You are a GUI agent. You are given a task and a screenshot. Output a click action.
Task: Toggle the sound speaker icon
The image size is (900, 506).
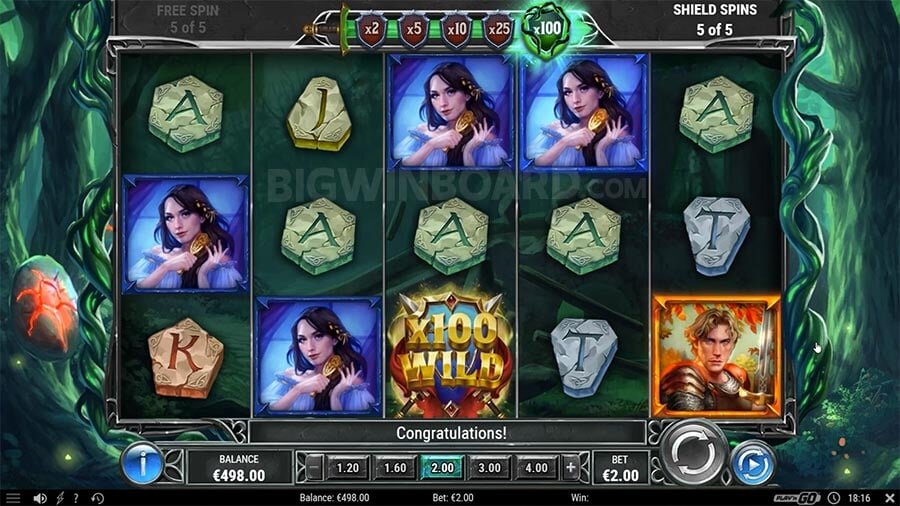[40, 498]
